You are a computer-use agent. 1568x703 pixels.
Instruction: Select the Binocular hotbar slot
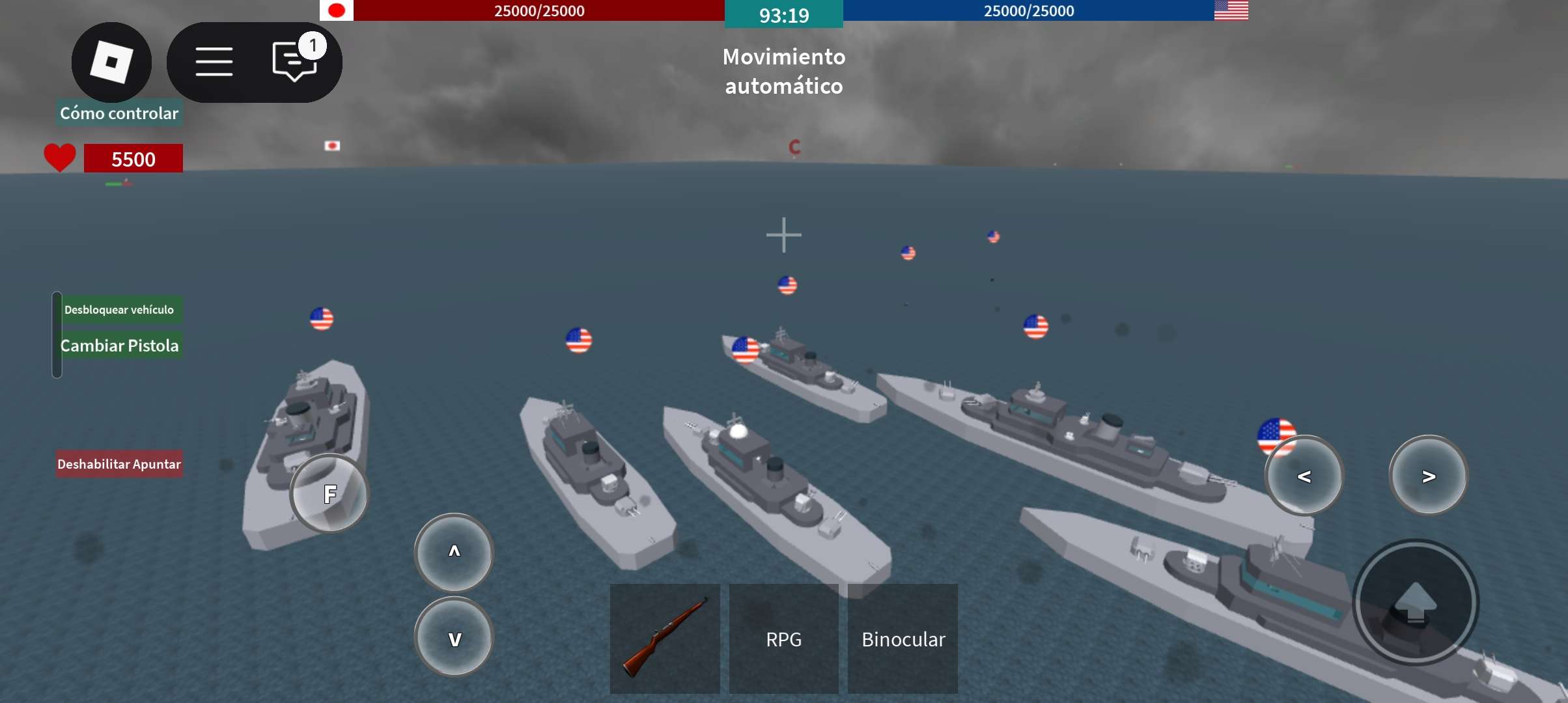point(903,639)
